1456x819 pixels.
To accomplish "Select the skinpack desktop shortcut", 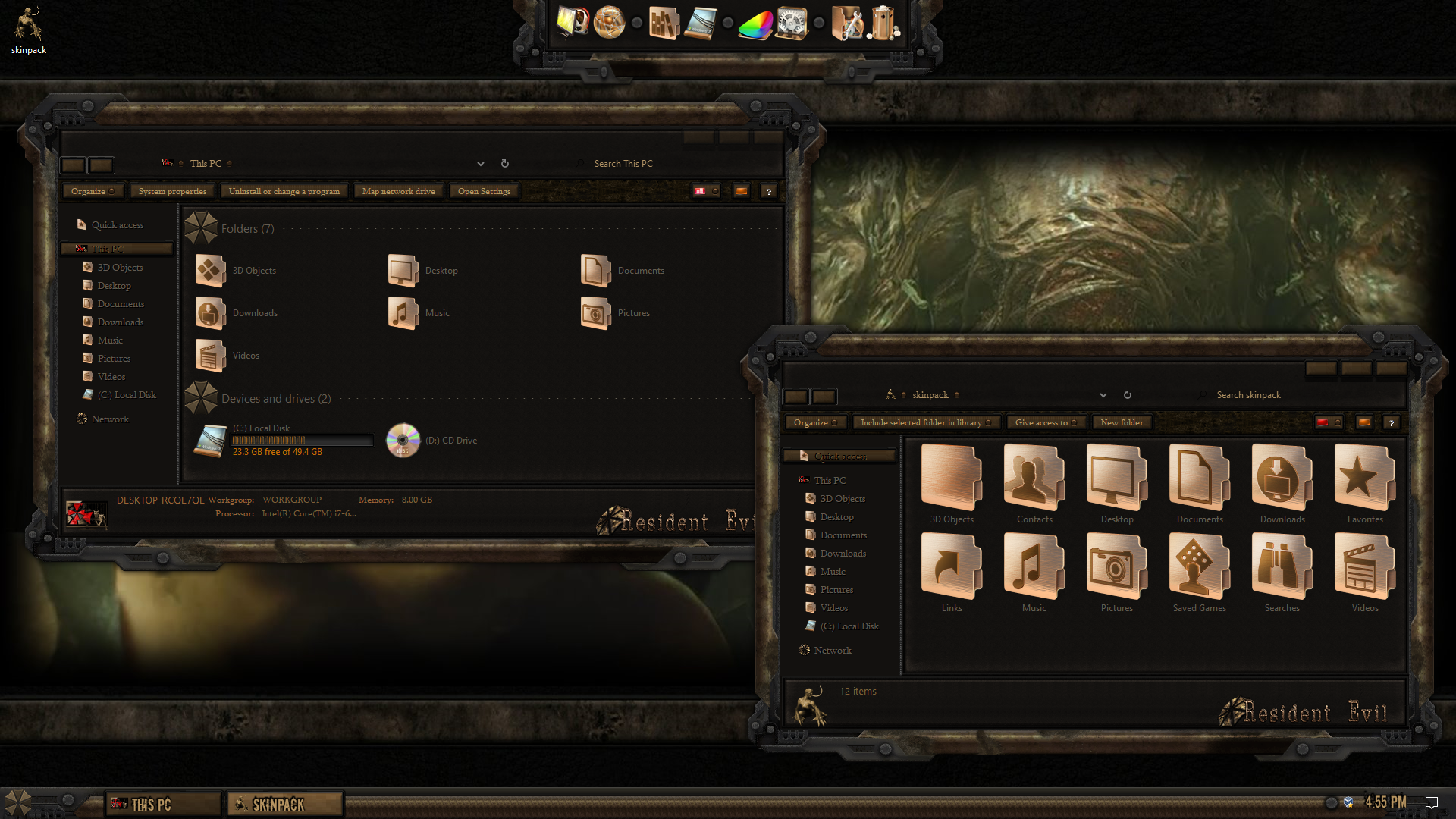I will coord(29,32).
